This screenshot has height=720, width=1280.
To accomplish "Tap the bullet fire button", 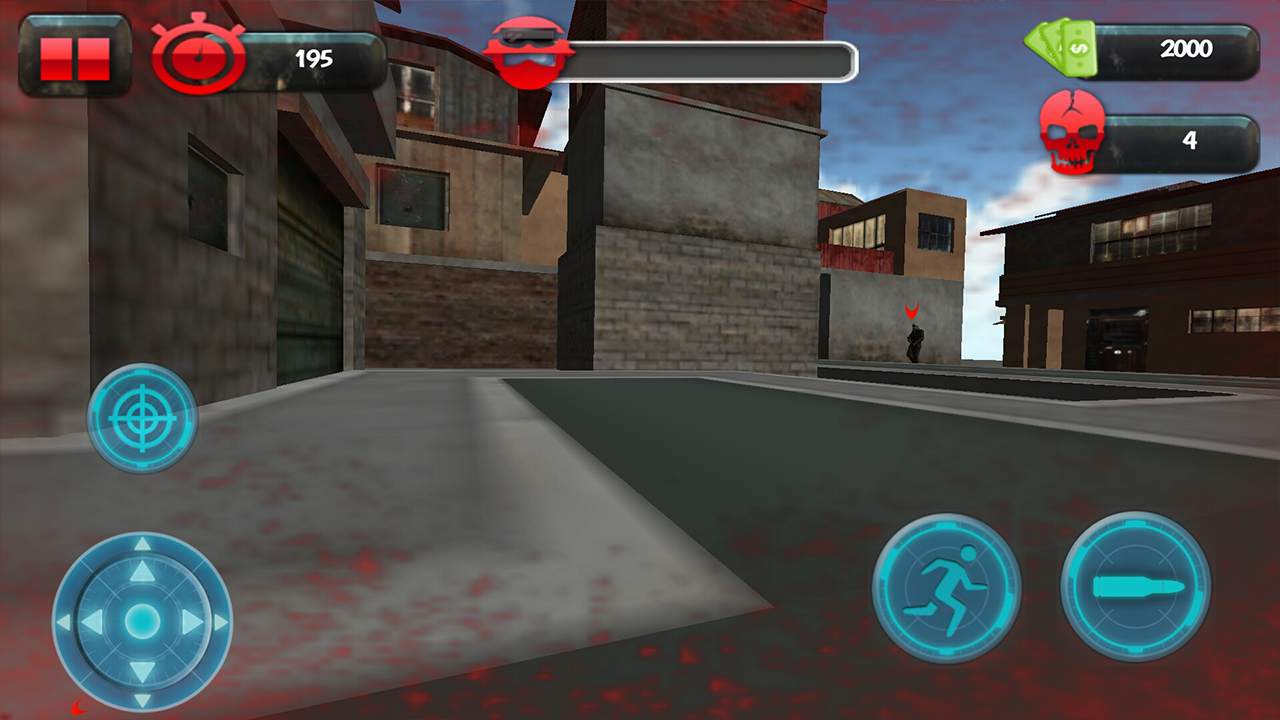I will pyautogui.click(x=1135, y=587).
